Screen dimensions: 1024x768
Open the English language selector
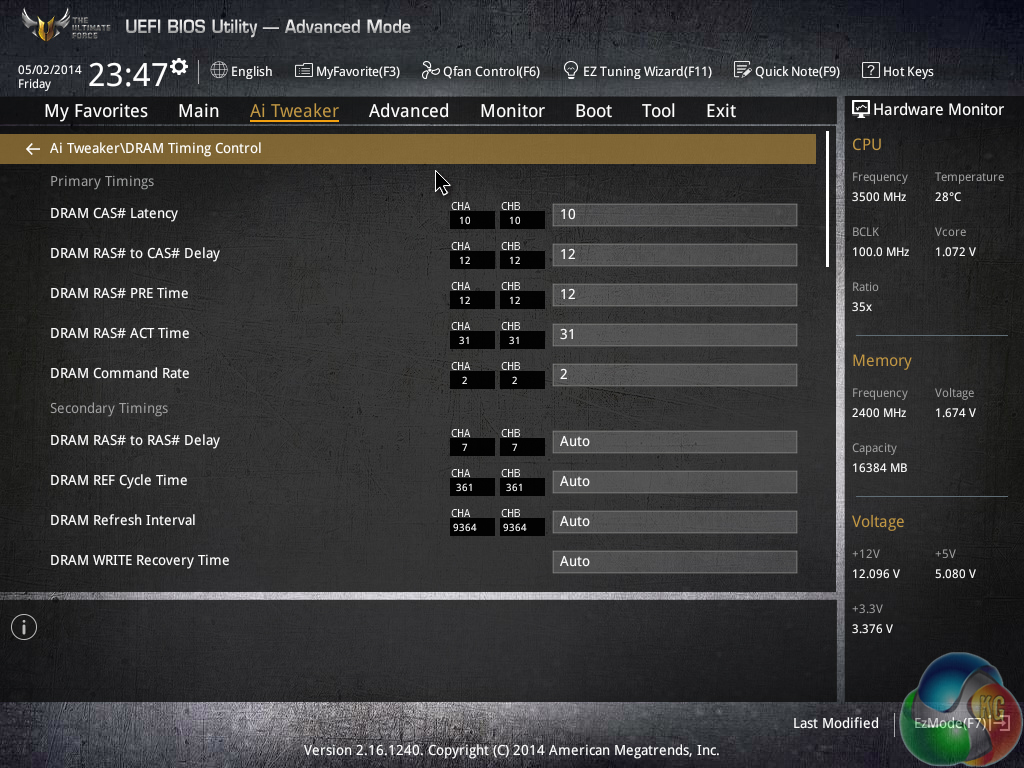[241, 71]
